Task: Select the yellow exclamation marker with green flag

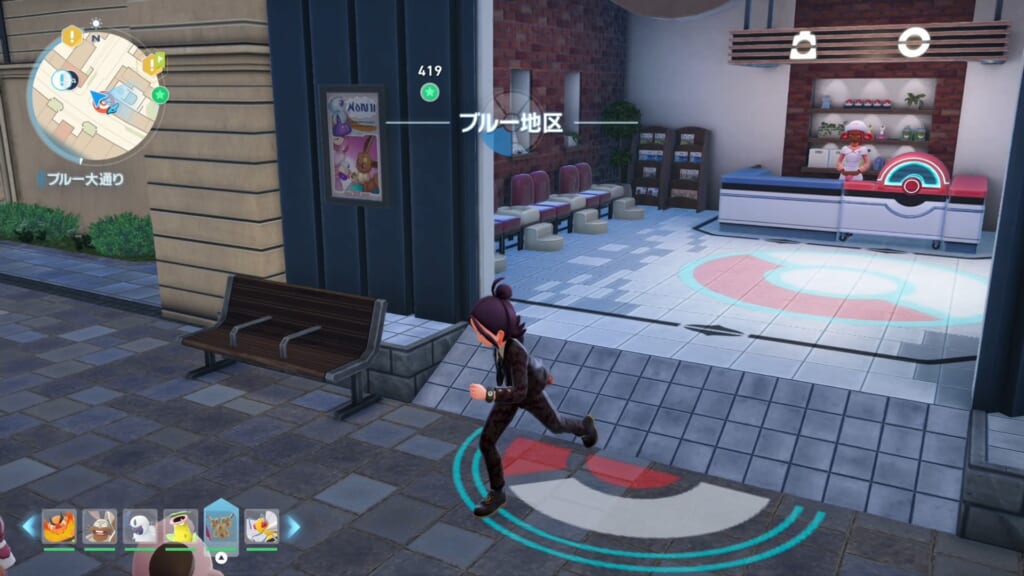Action: tap(151, 65)
